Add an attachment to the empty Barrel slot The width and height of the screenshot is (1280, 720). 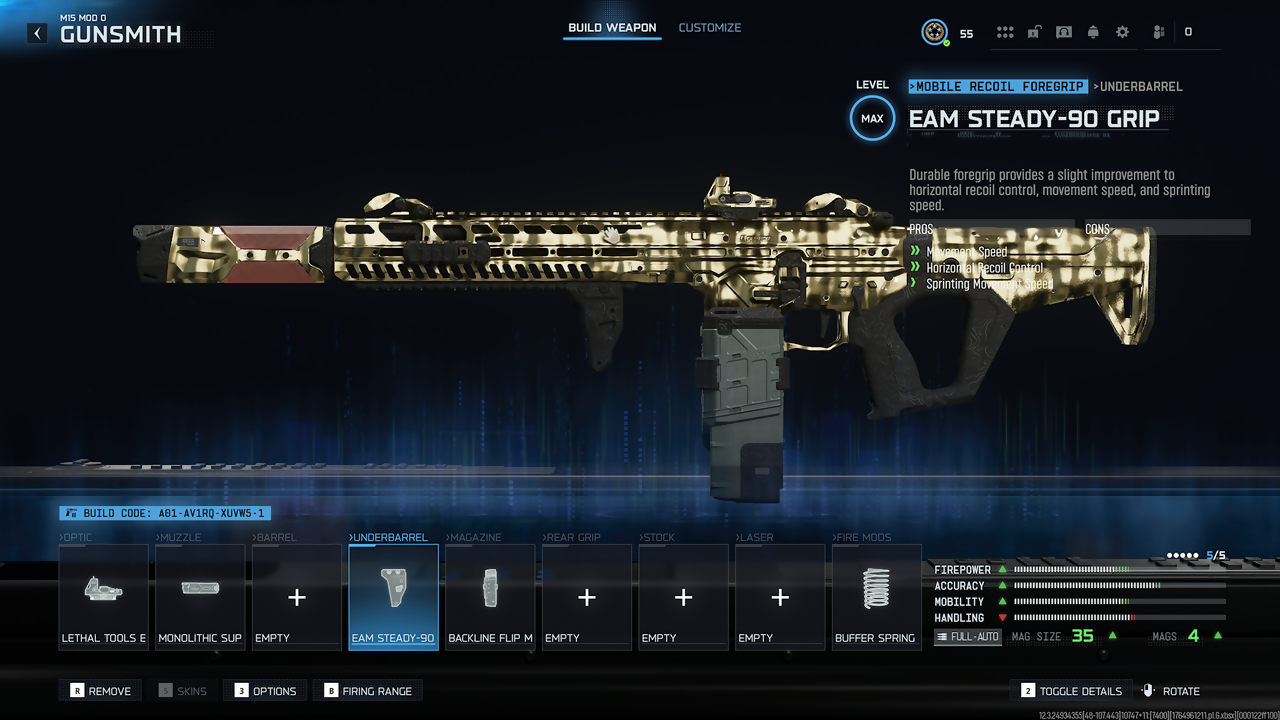tap(297, 597)
